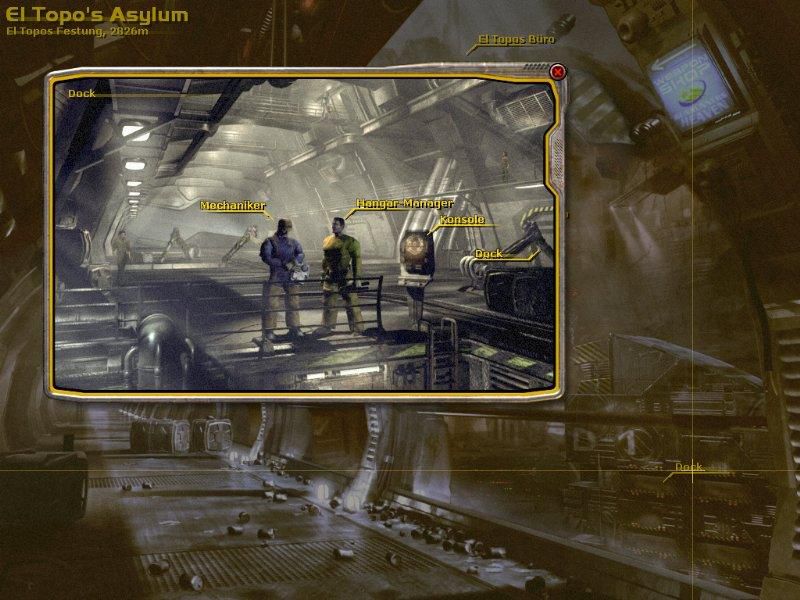Go to El Topos Büro
Screen dimensions: 800x600
tap(515, 40)
